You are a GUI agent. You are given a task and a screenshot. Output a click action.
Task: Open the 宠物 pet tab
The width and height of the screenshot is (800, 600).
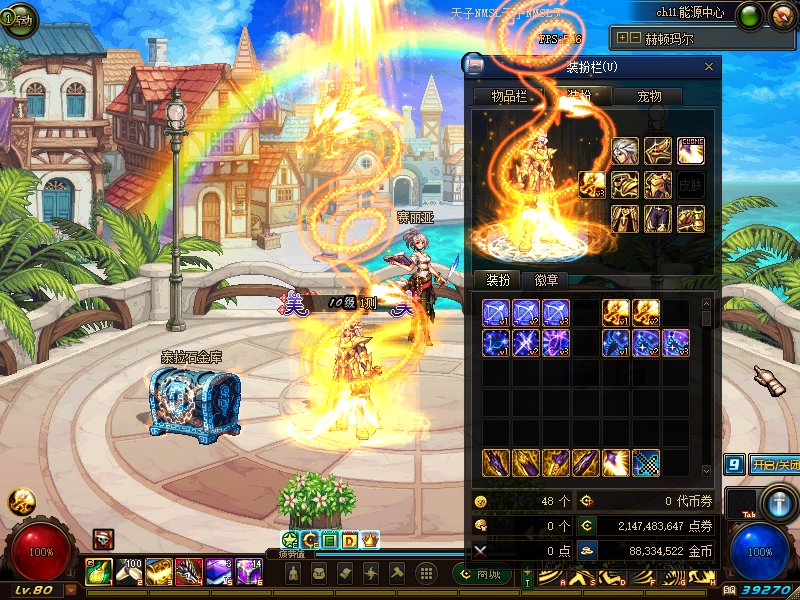tap(649, 96)
